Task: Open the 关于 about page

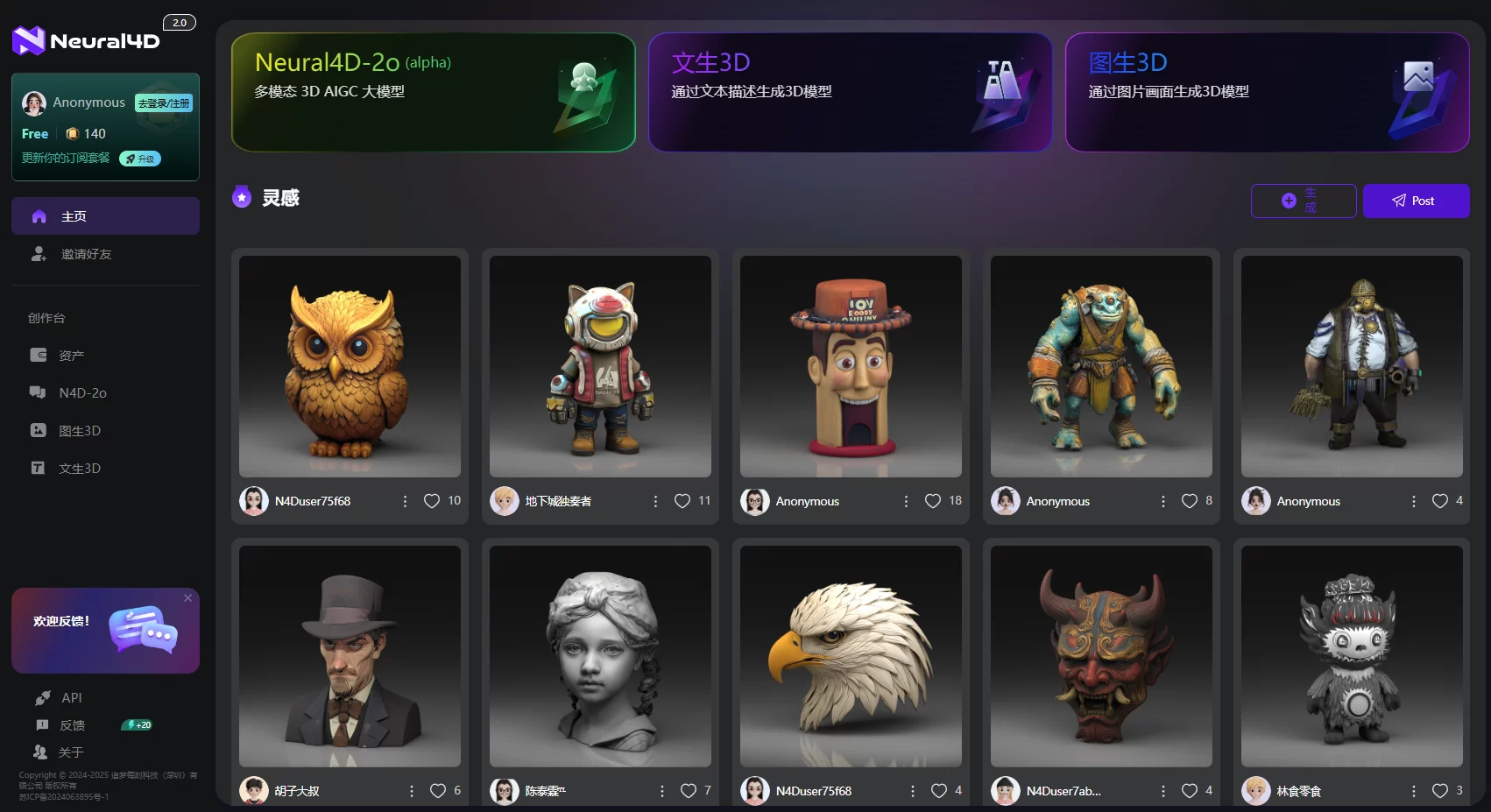Action: pyautogui.click(x=70, y=752)
